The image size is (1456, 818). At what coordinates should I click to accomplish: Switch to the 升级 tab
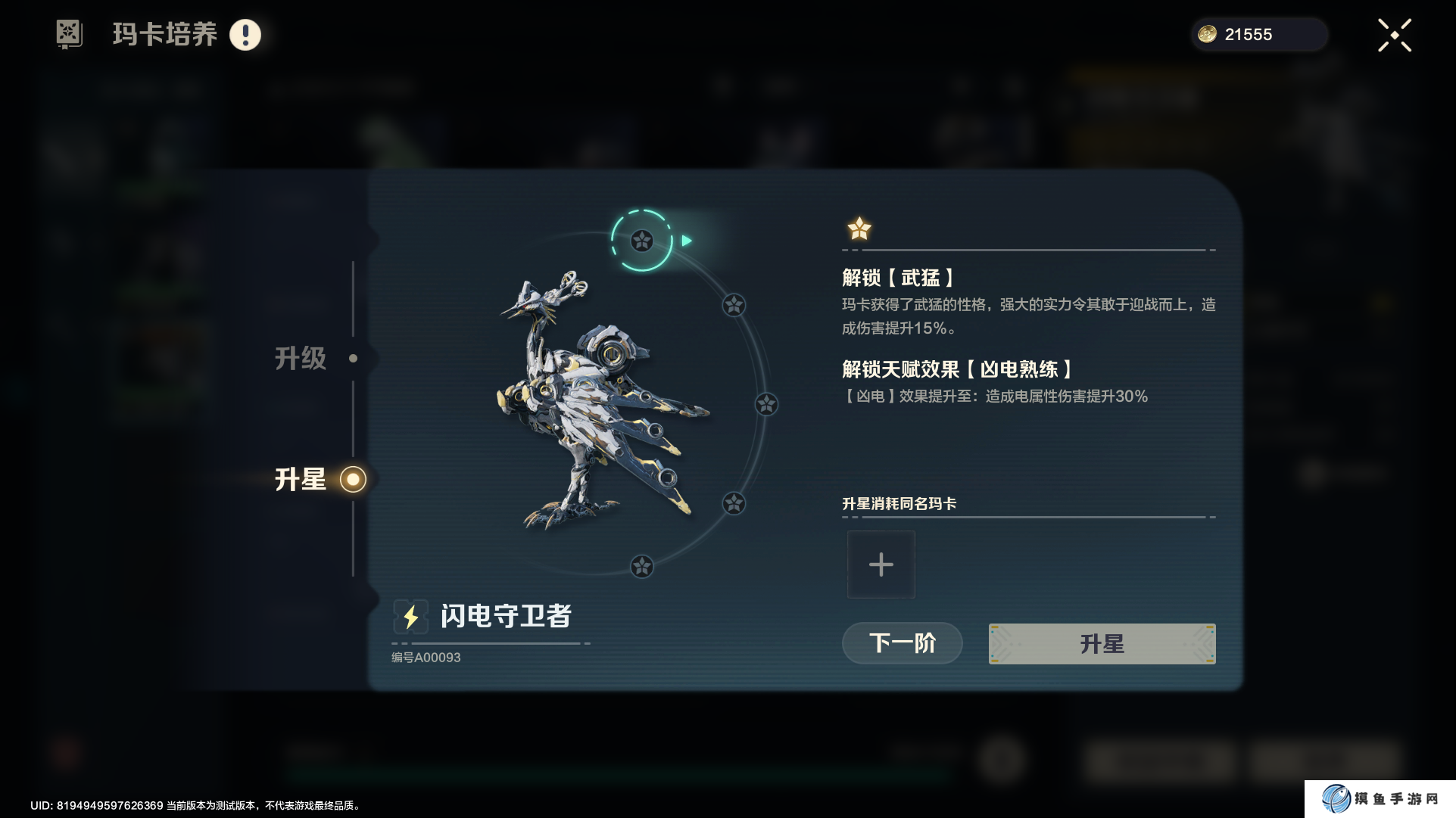pyautogui.click(x=301, y=358)
